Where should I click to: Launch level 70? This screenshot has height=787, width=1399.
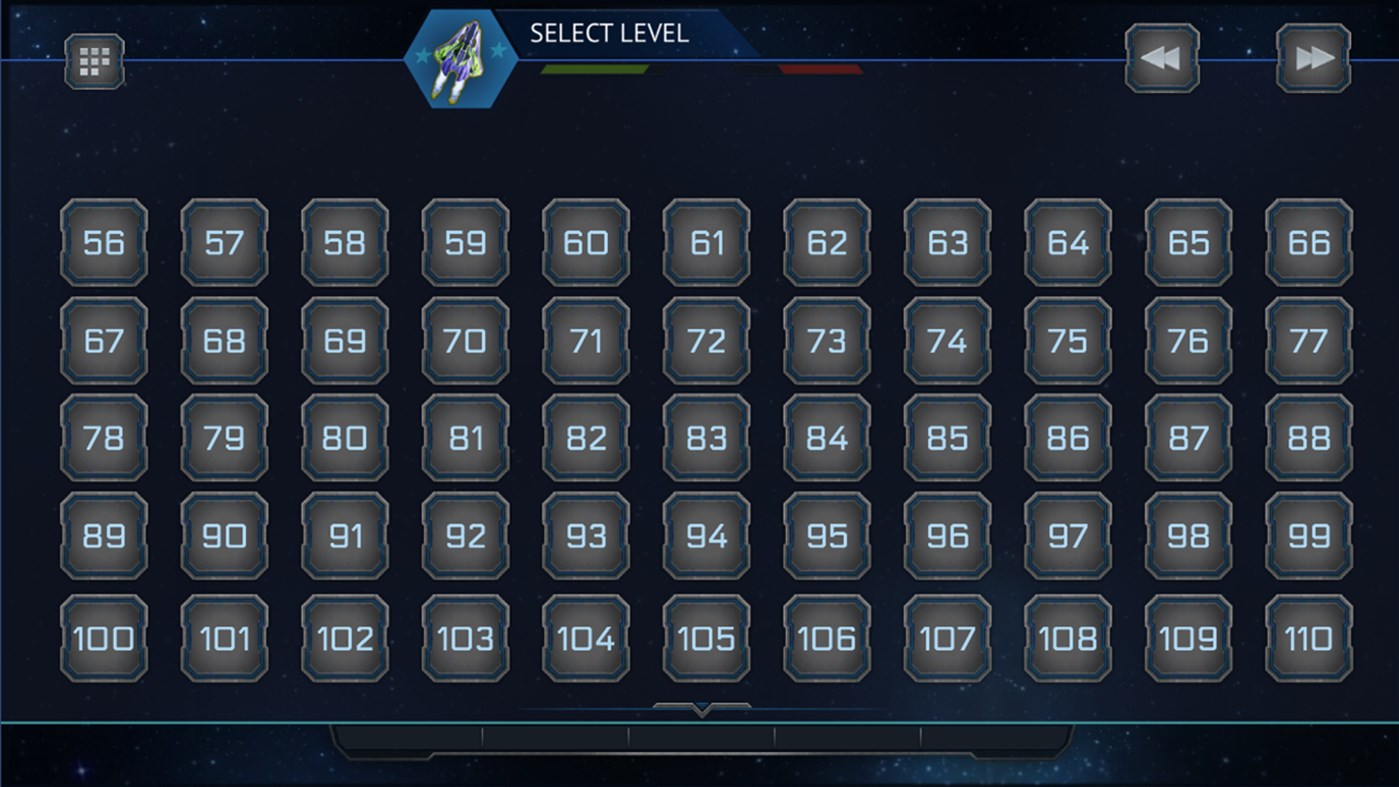(465, 340)
